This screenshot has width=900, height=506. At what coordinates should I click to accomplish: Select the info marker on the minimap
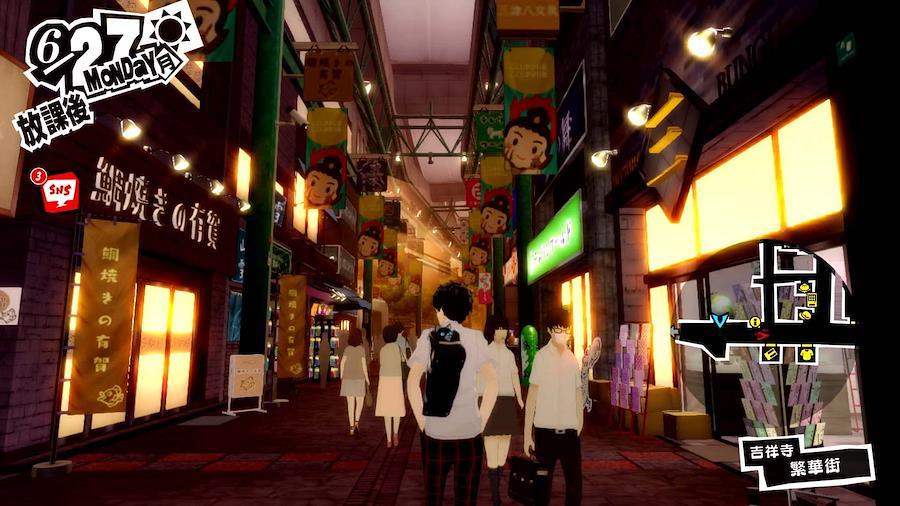pyautogui.click(x=756, y=322)
